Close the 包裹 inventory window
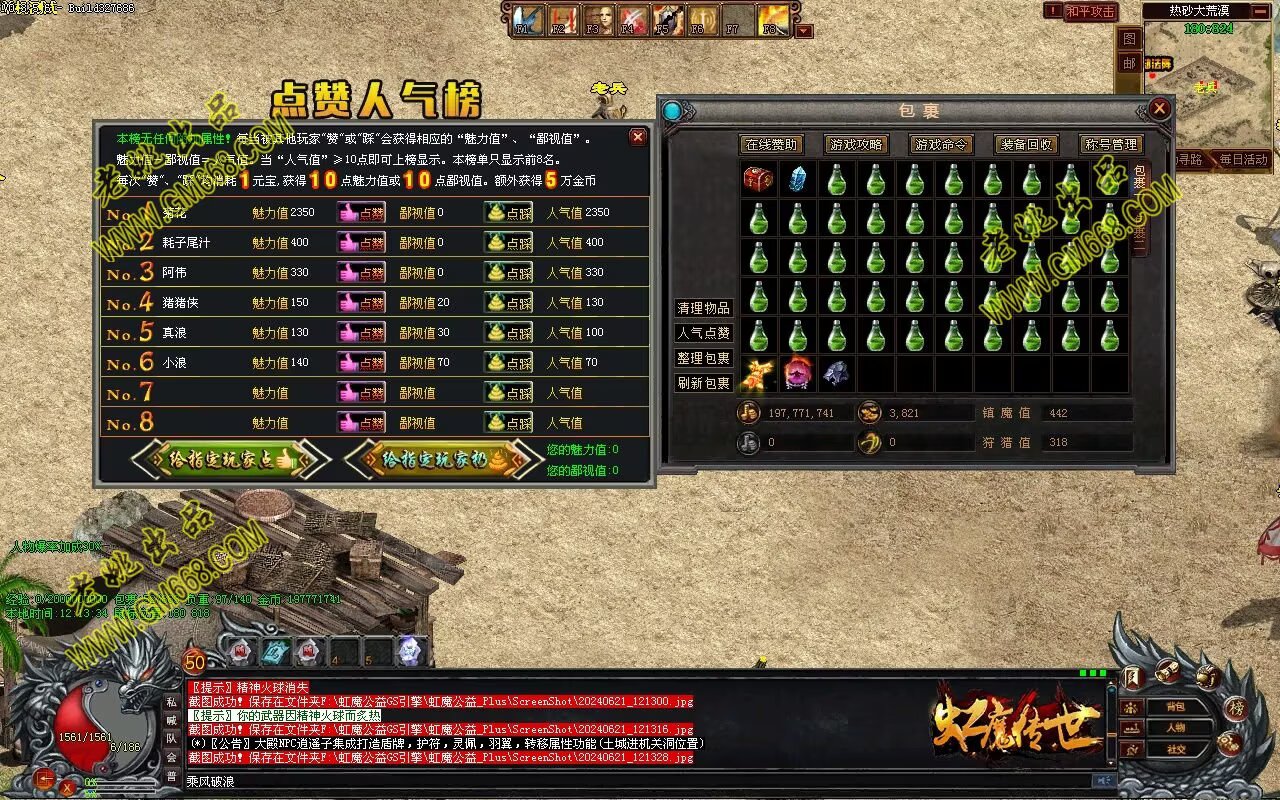The image size is (1280, 800). tap(1159, 109)
